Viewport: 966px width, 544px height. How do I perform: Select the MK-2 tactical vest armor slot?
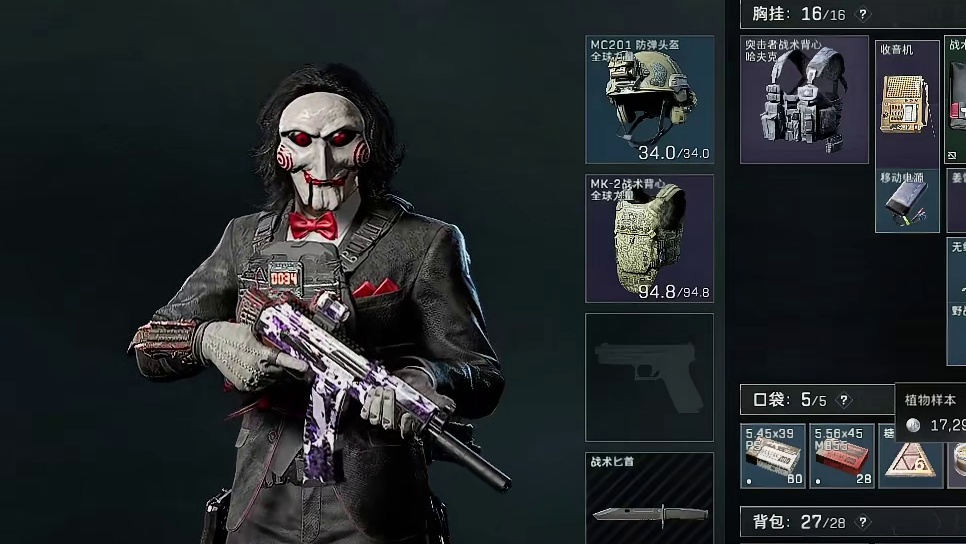649,238
